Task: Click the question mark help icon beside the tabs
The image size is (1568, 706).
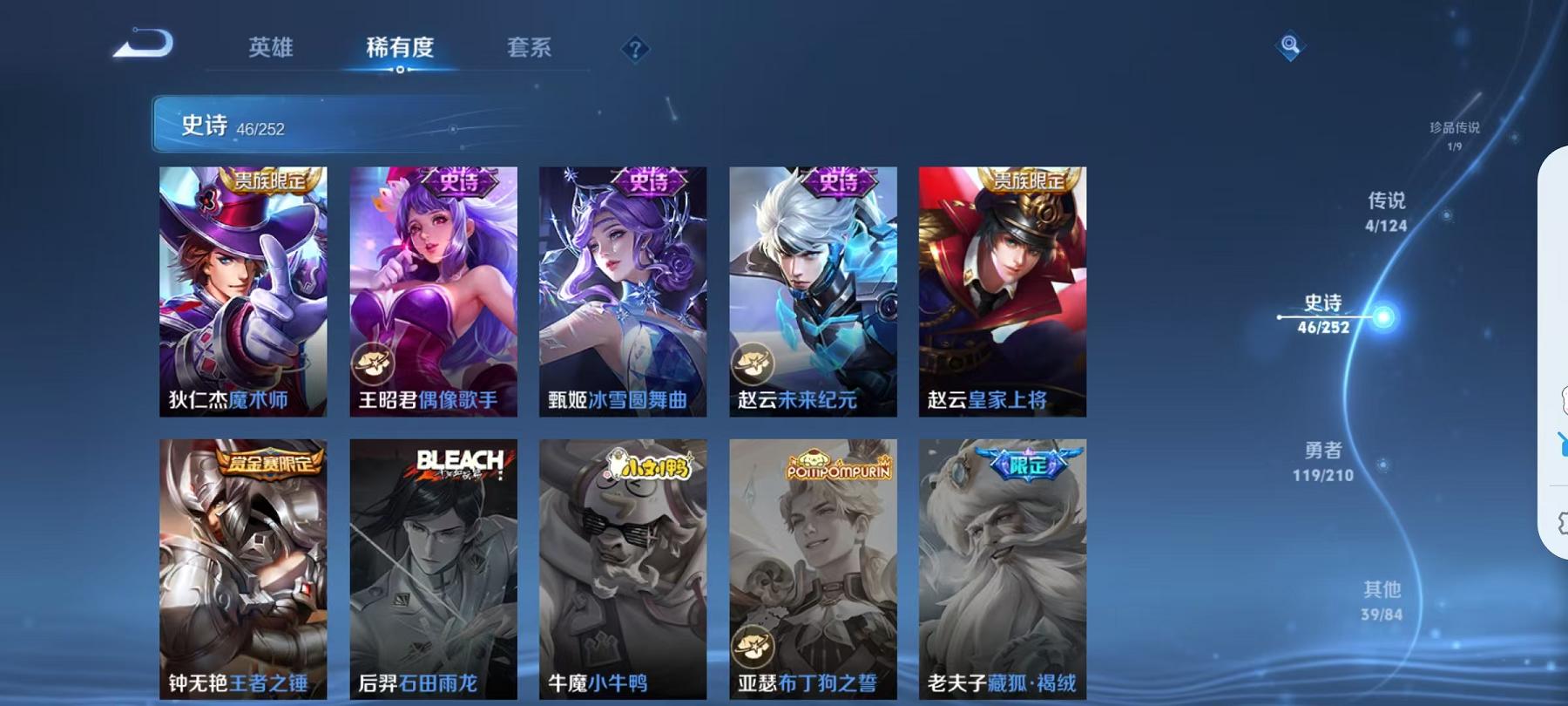Action: tap(633, 50)
